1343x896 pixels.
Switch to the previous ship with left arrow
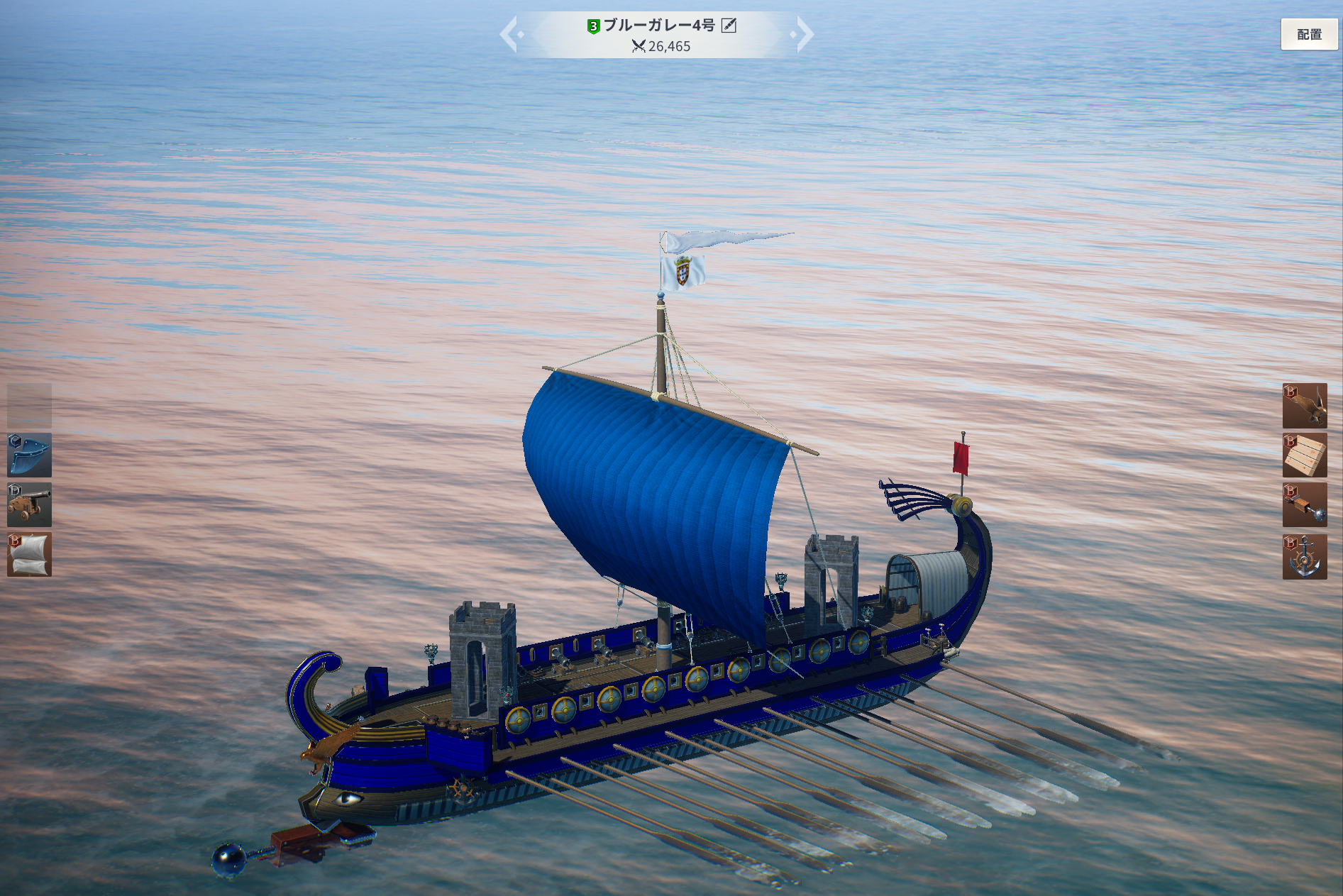pos(509,34)
